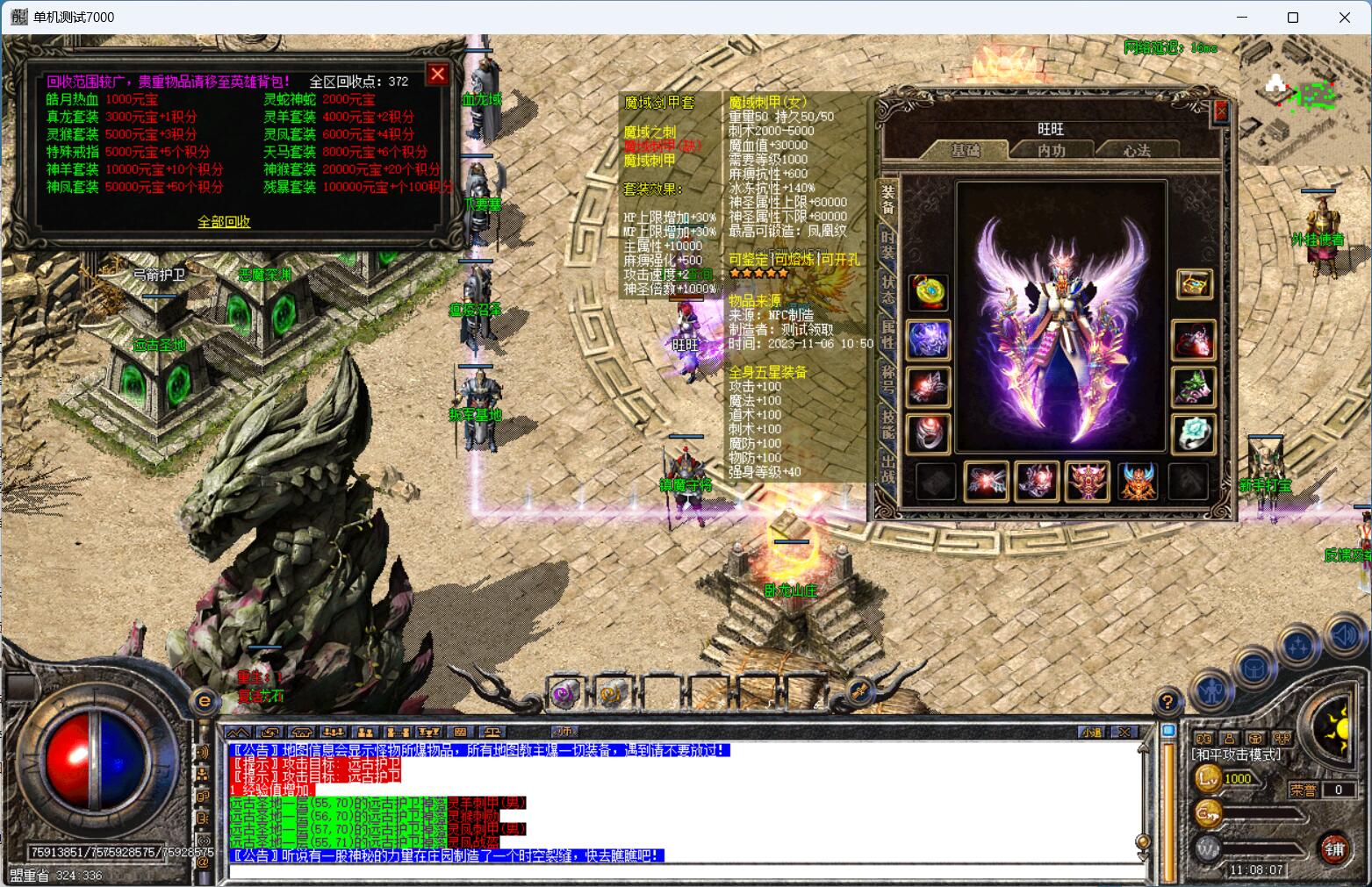Open the character panel round button
1372x887 pixels.
[1213, 690]
